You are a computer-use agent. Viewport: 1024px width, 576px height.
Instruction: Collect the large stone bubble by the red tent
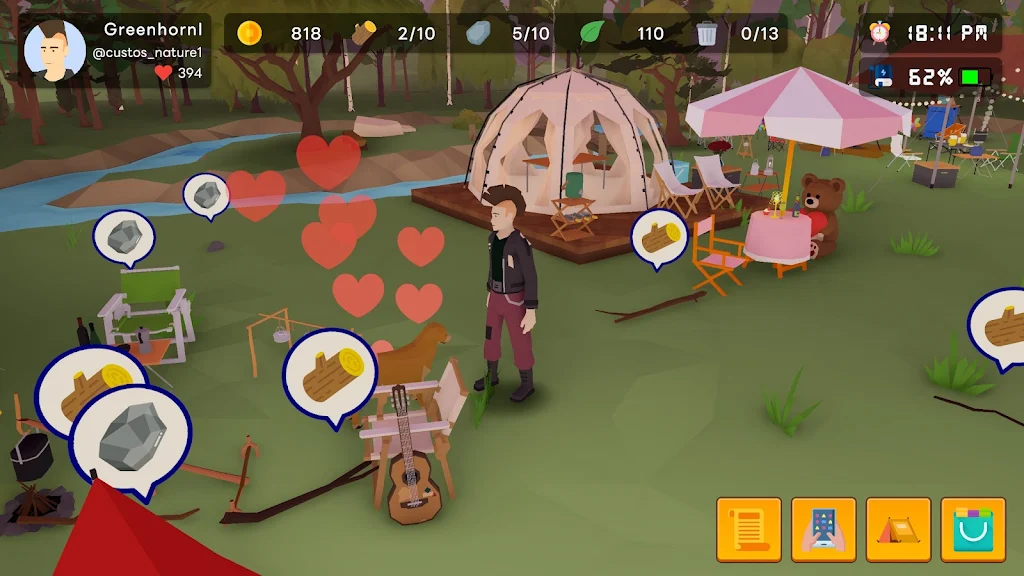[x=130, y=439]
